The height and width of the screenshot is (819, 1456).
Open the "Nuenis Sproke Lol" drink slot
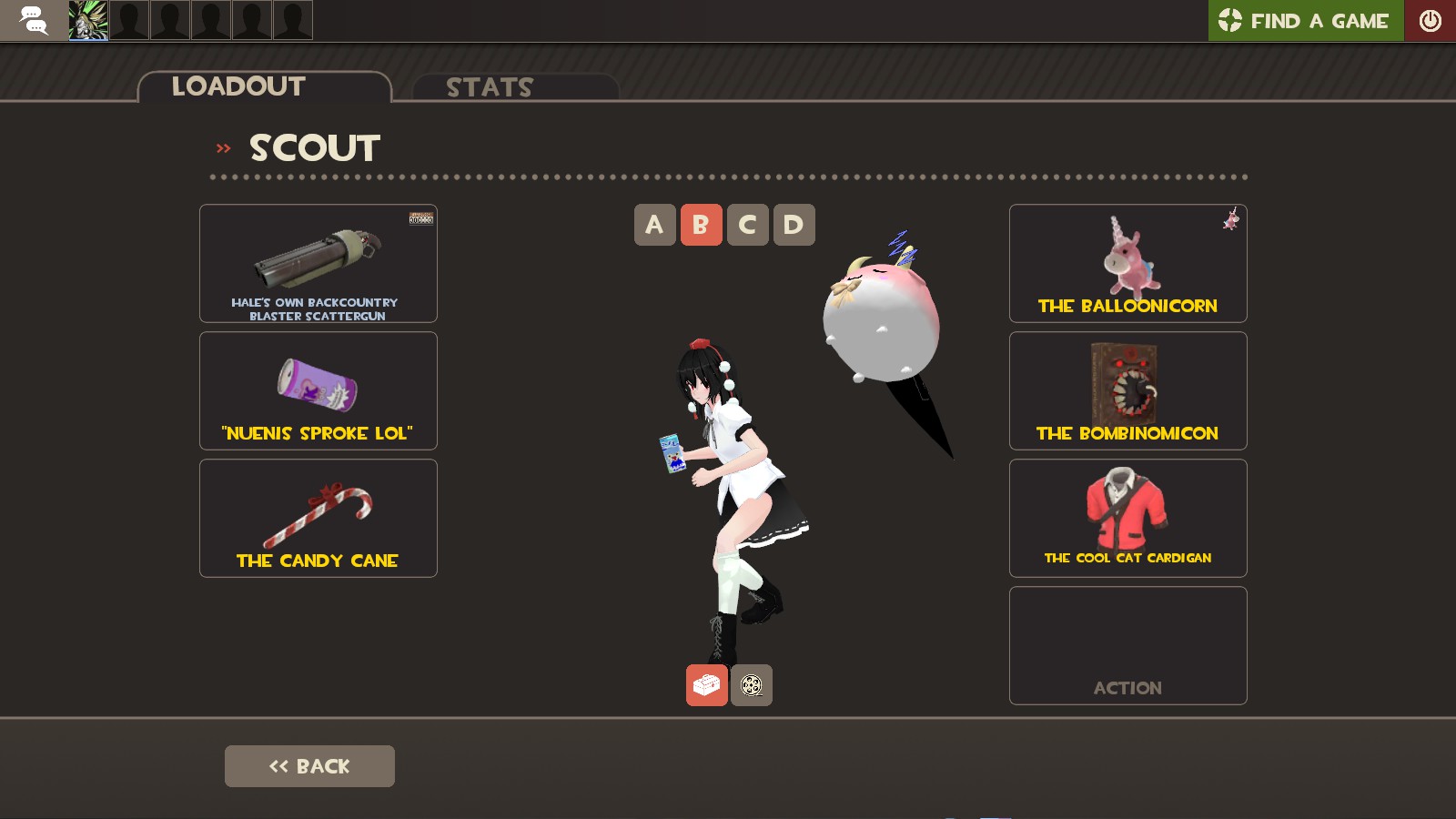click(318, 390)
